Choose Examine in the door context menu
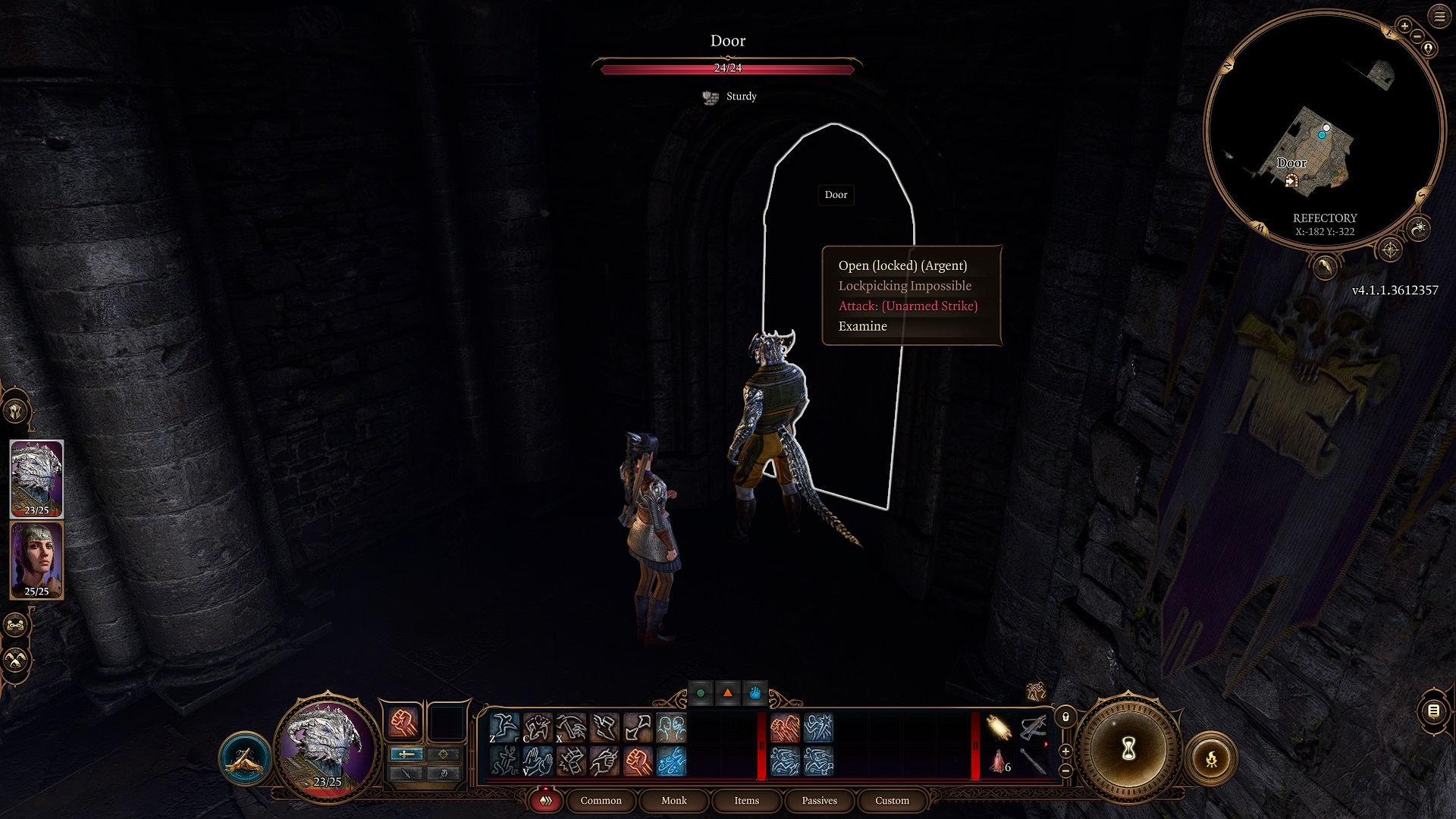This screenshot has width=1456, height=819. (x=862, y=326)
